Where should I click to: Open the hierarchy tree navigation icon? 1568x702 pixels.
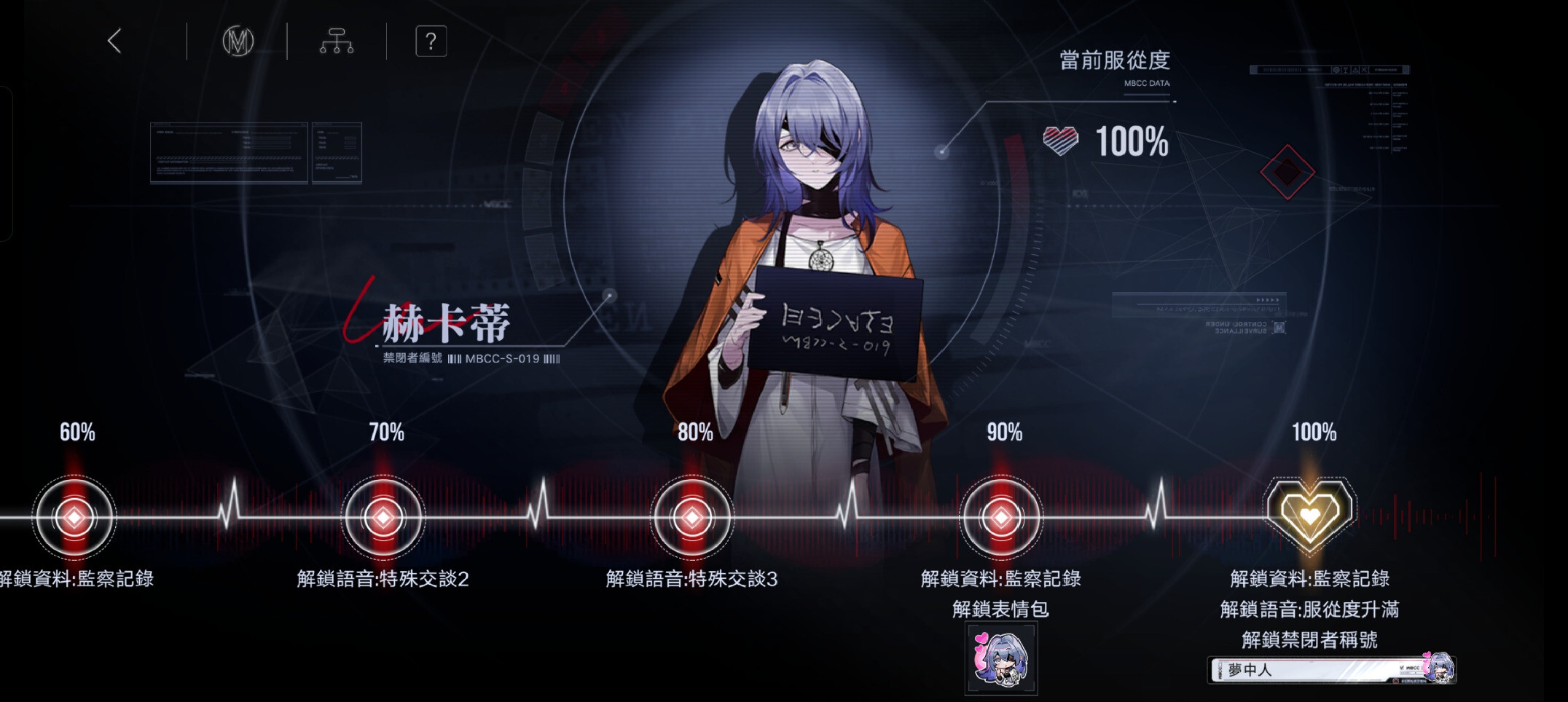click(x=337, y=42)
